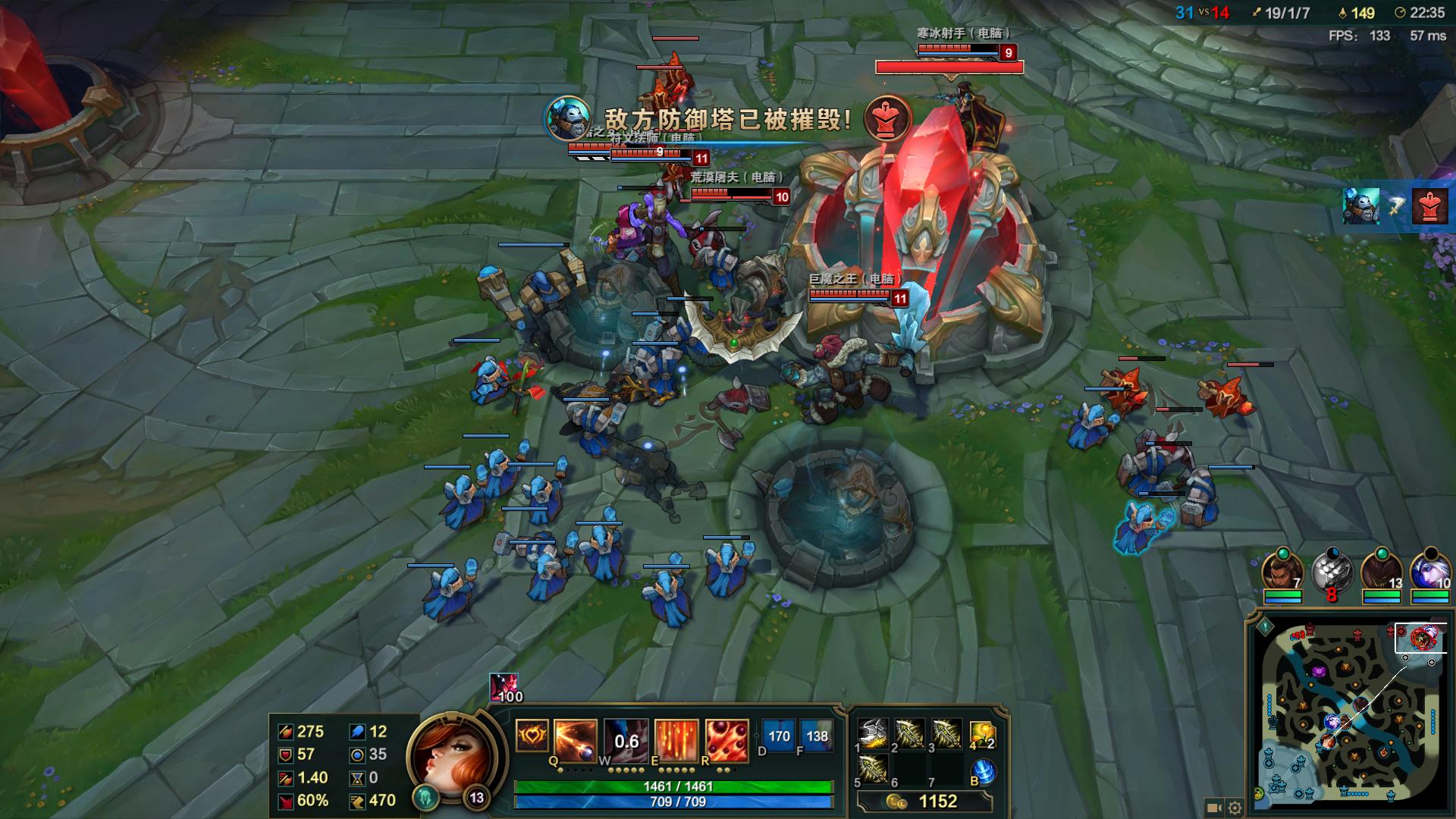
Task: Fire the R ultimate Bullet Time
Action: coord(726,739)
